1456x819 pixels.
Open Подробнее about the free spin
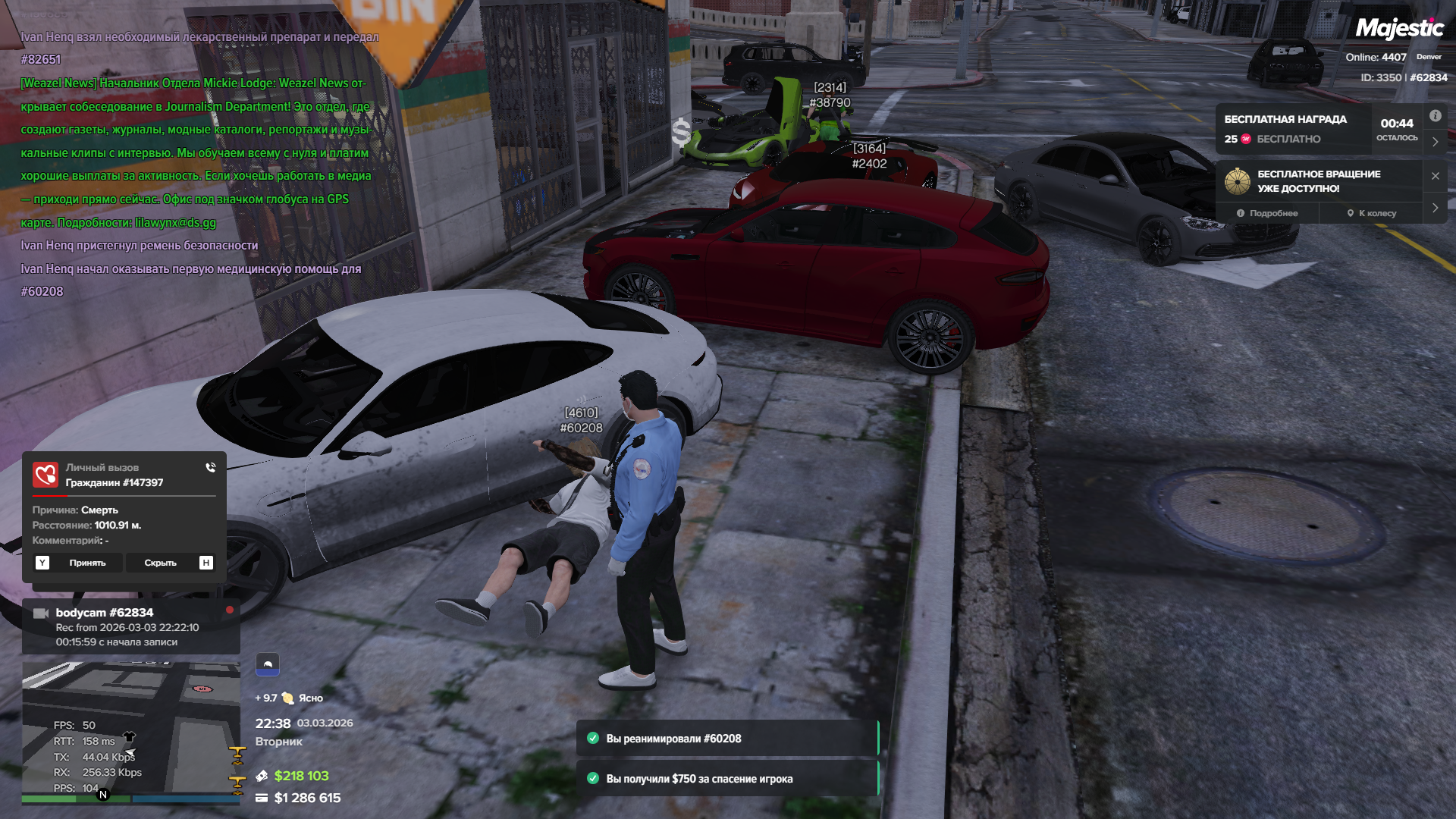pos(1267,213)
